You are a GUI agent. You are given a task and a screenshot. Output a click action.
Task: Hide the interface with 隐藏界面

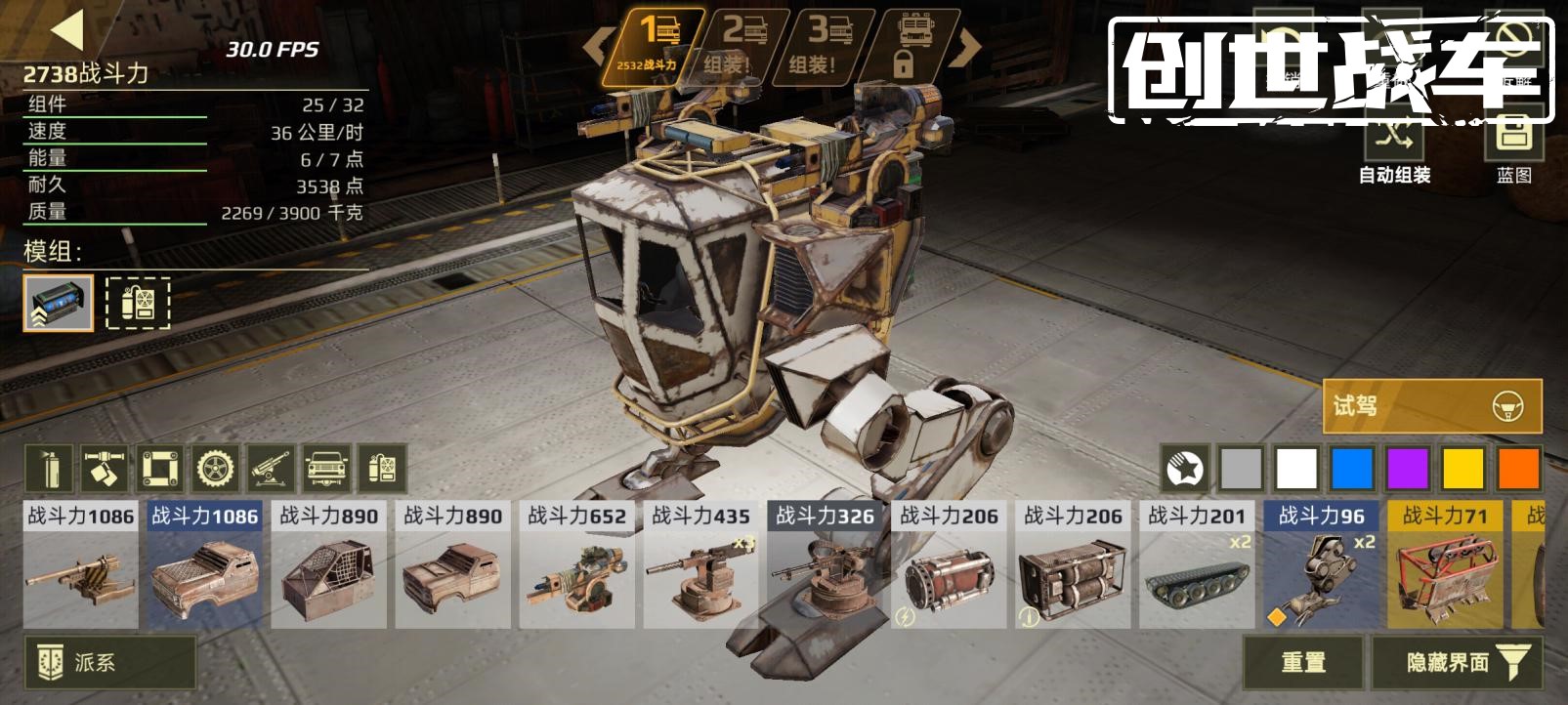pos(1458,662)
